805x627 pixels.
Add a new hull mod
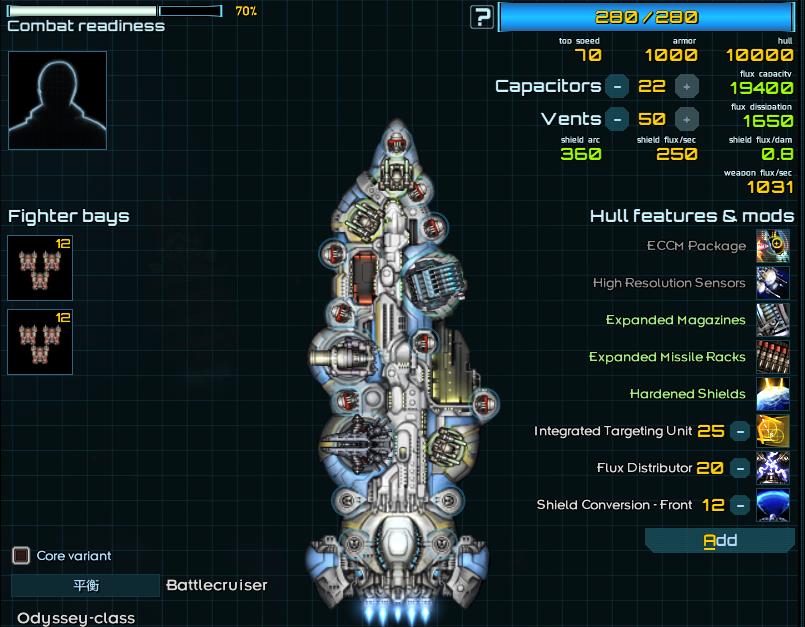tap(720, 541)
